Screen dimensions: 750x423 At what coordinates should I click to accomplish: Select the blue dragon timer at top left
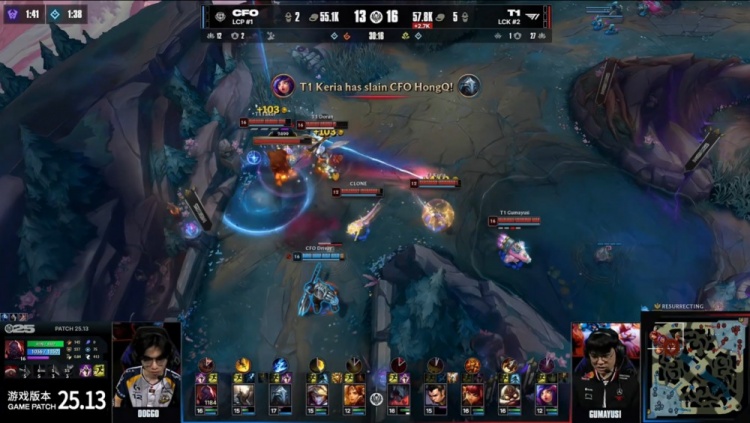66,14
